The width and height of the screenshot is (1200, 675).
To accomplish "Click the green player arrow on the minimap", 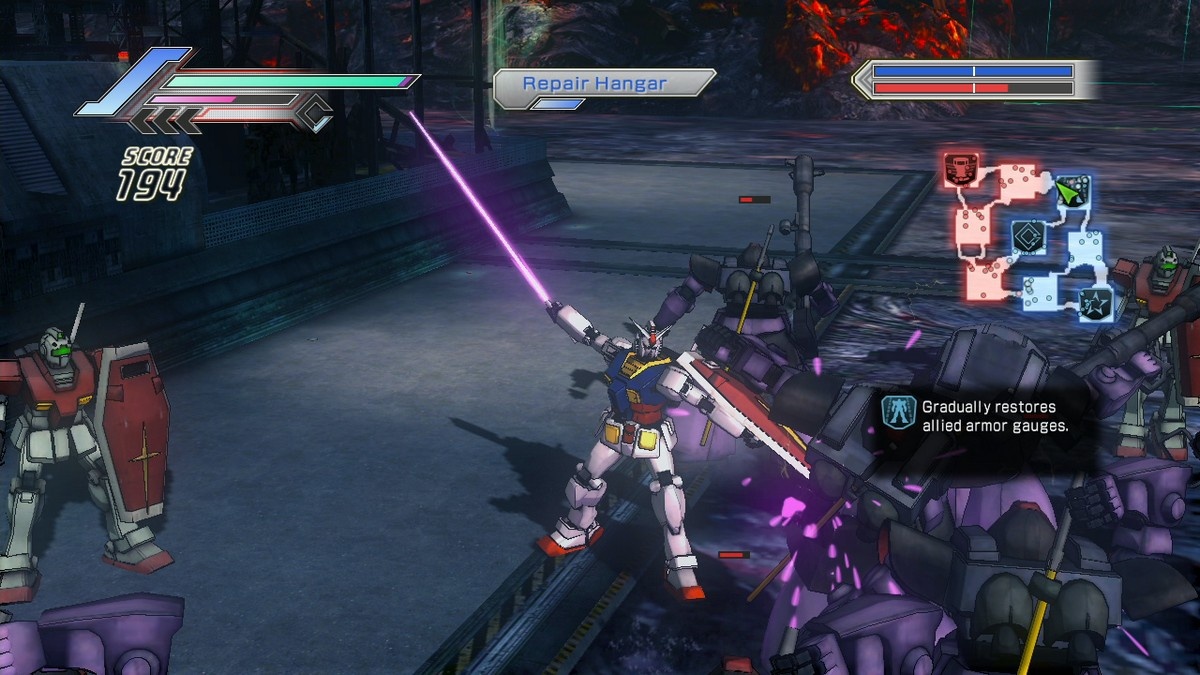I will click(1071, 188).
